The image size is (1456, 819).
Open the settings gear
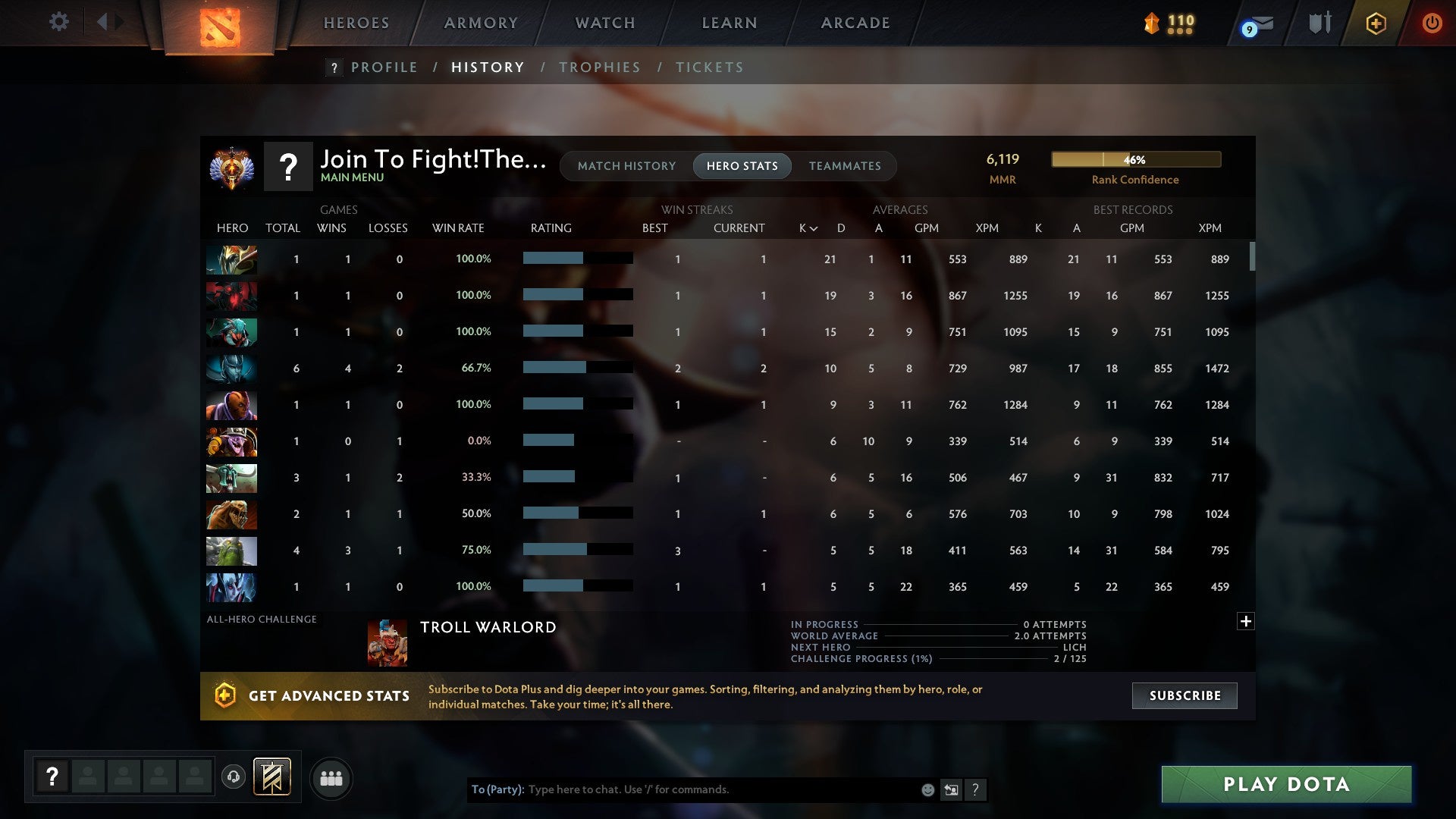[58, 22]
